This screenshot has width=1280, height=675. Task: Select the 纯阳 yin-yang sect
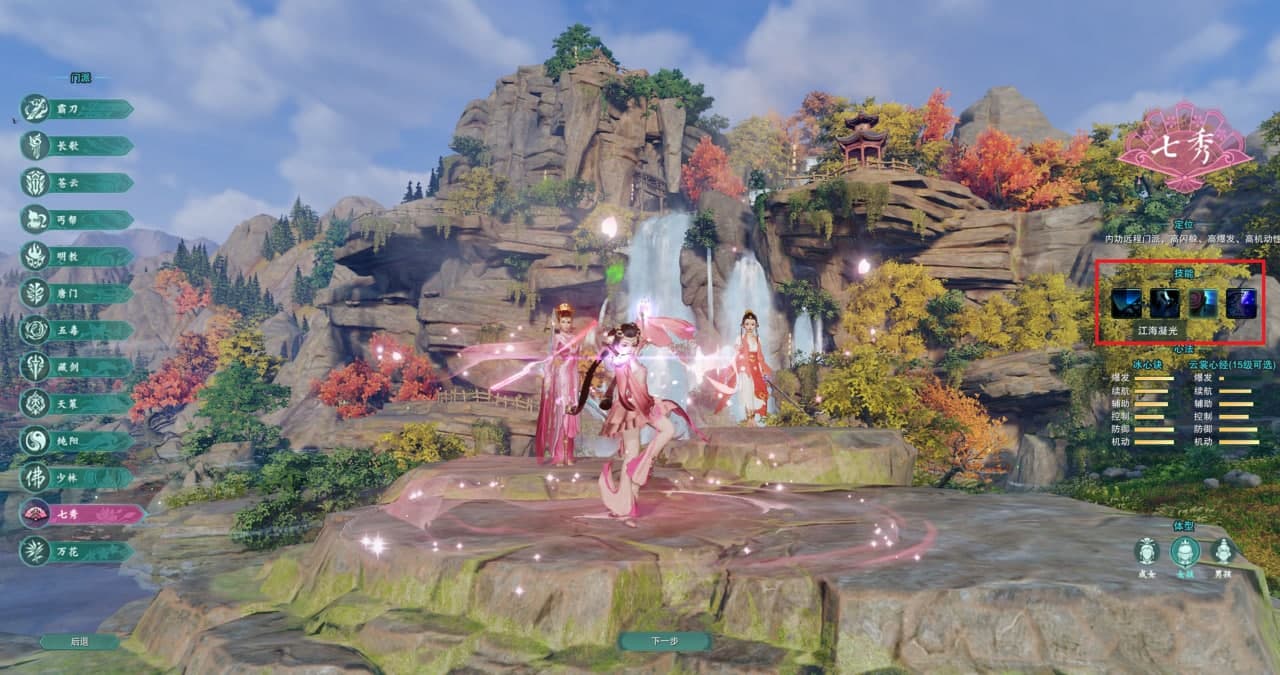click(x=78, y=441)
